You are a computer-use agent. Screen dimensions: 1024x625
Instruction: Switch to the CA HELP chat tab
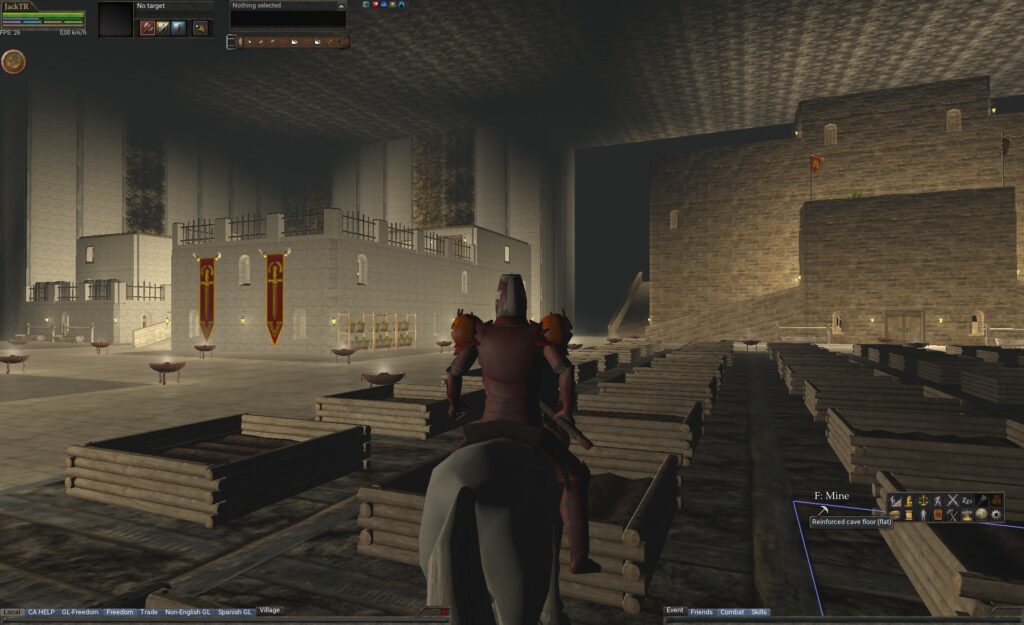tap(41, 611)
